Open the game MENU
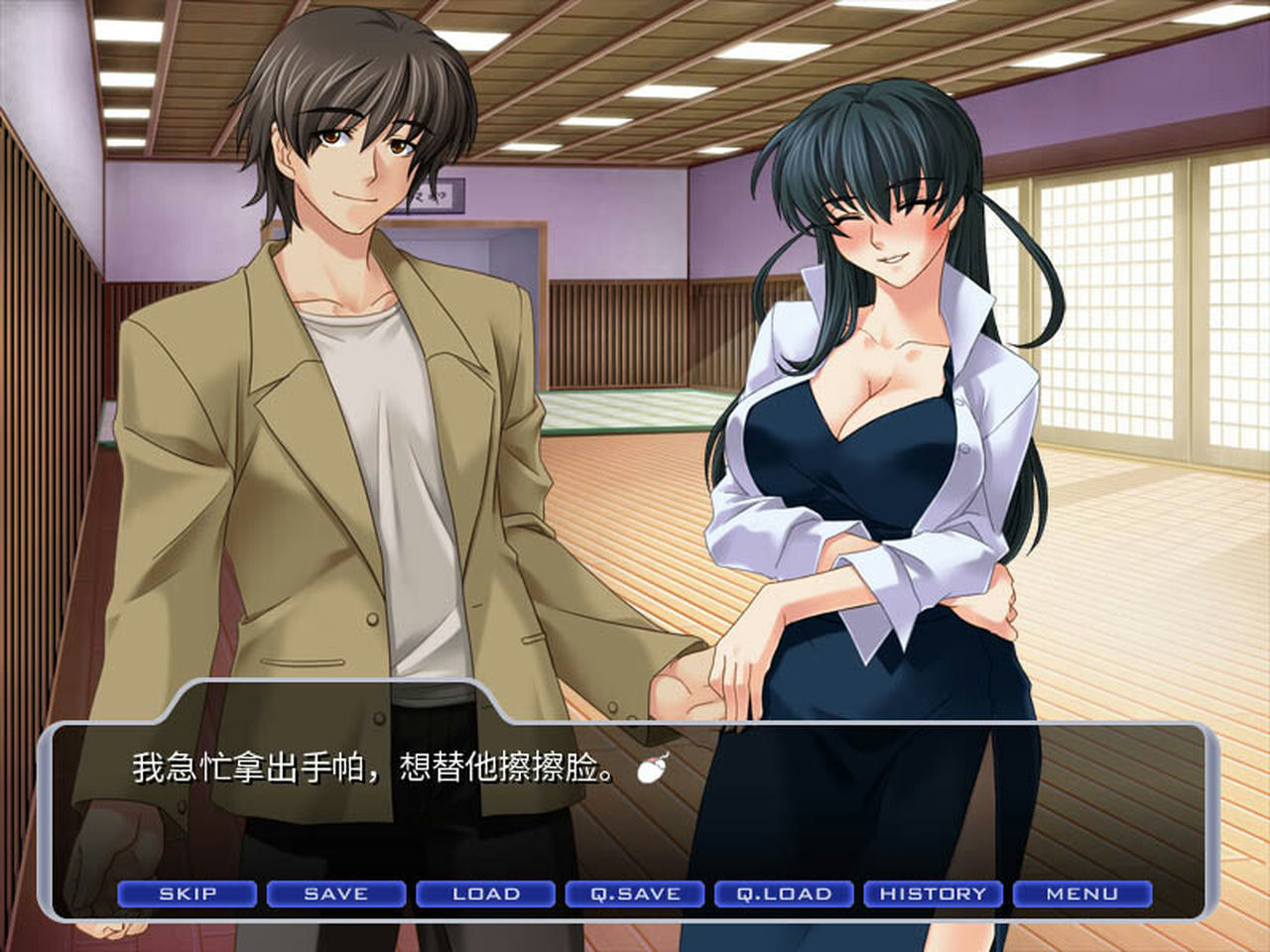 (1080, 893)
